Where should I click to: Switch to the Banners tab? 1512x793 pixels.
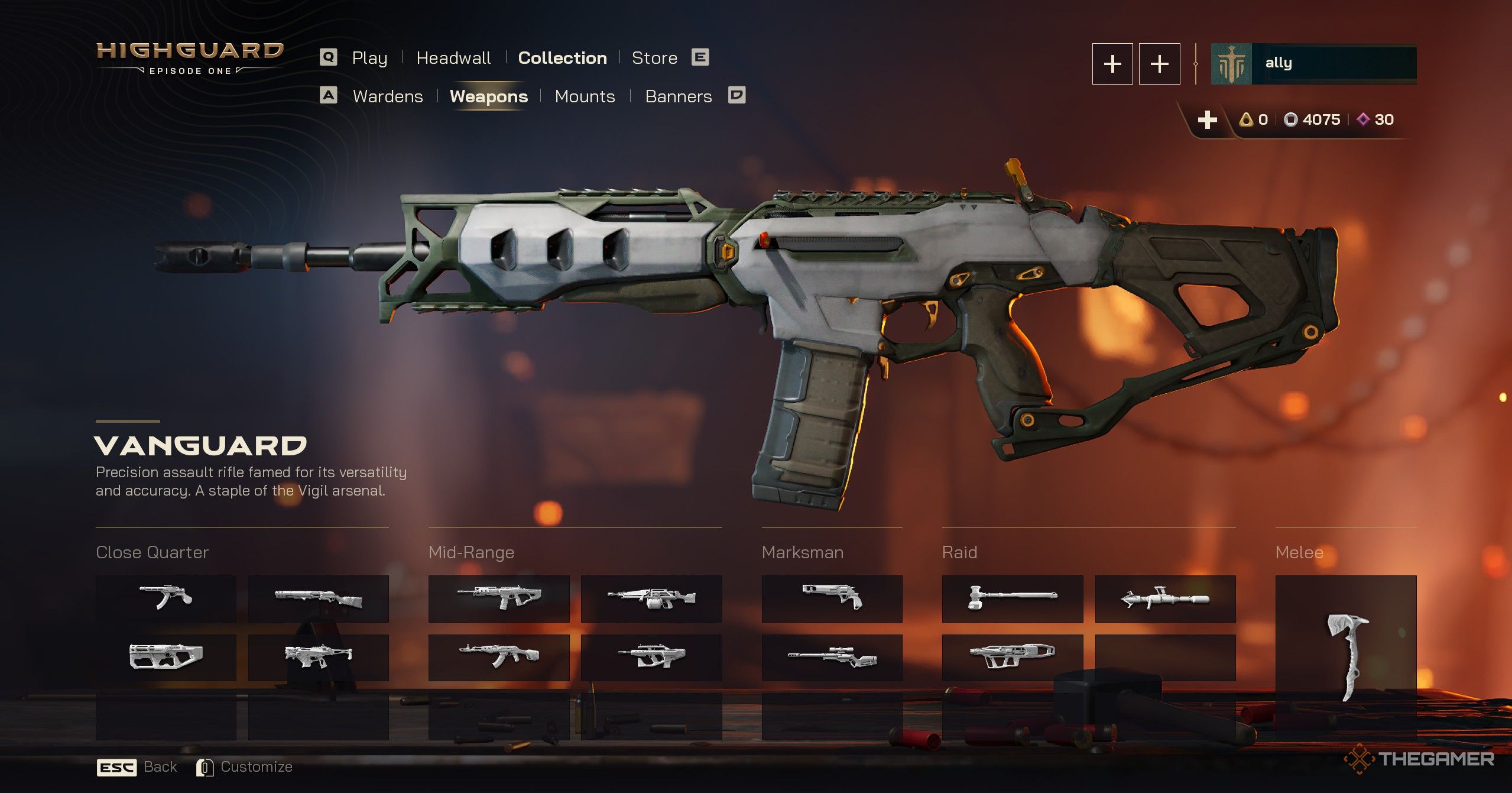click(x=678, y=96)
